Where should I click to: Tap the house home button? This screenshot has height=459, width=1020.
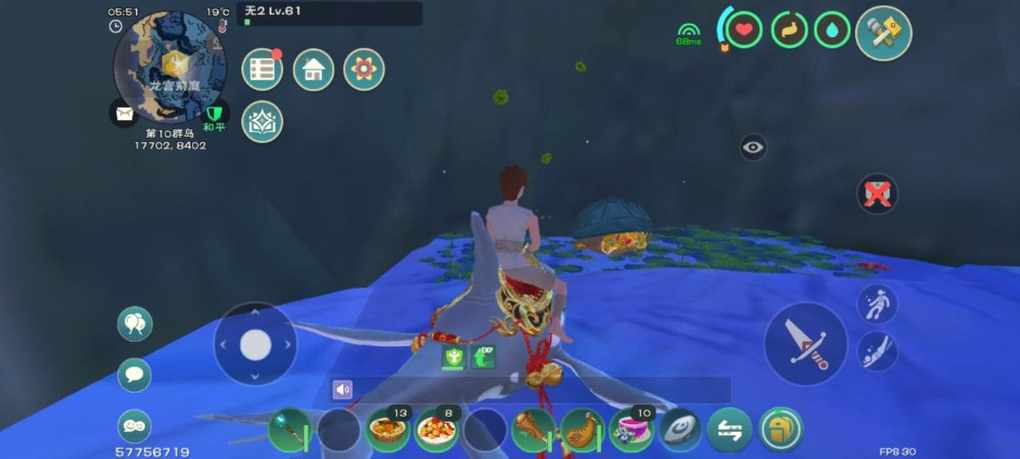[313, 69]
